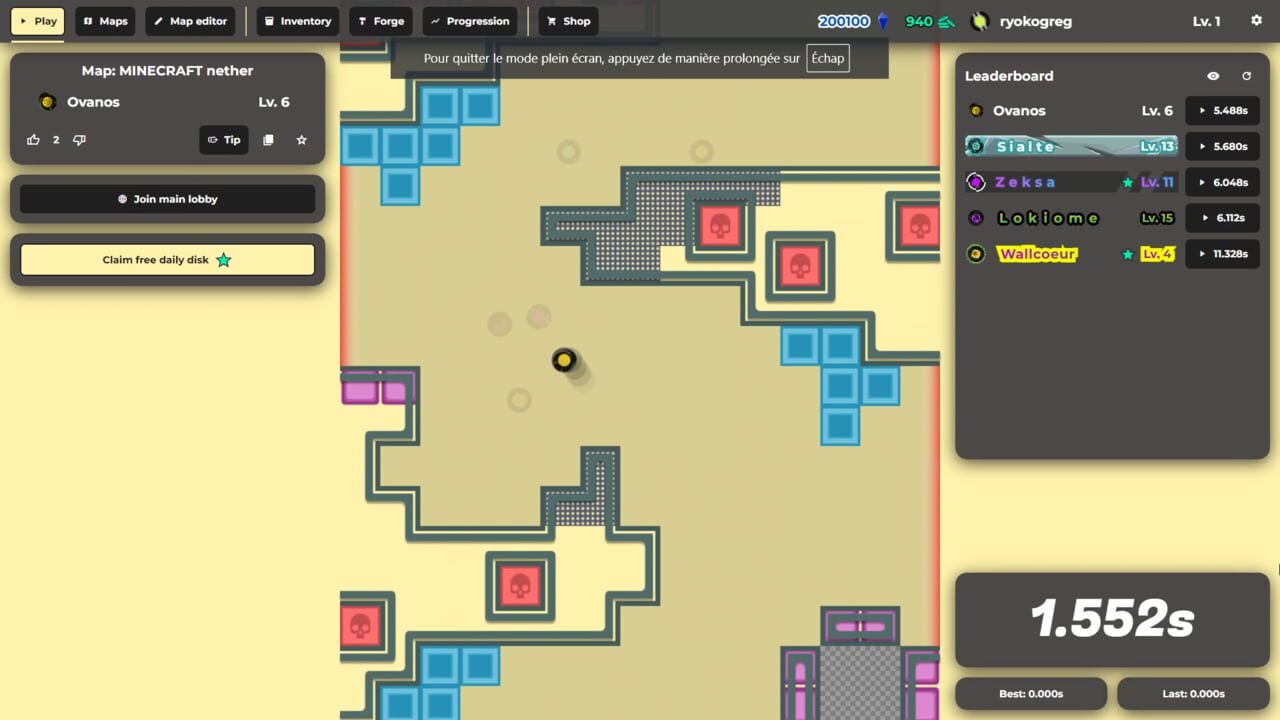Image resolution: width=1280 pixels, height=720 pixels.
Task: Open the Maps section from top navigation
Action: [104, 20]
